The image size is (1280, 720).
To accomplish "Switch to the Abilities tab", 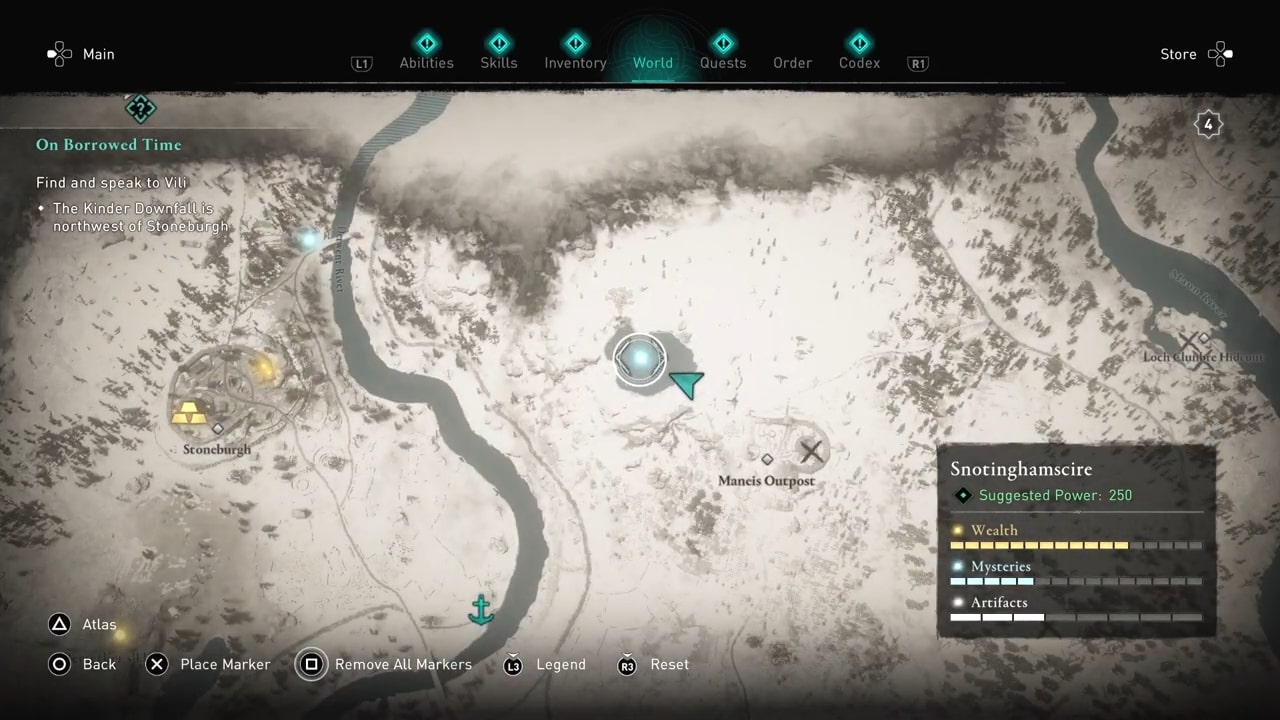I will pyautogui.click(x=426, y=62).
